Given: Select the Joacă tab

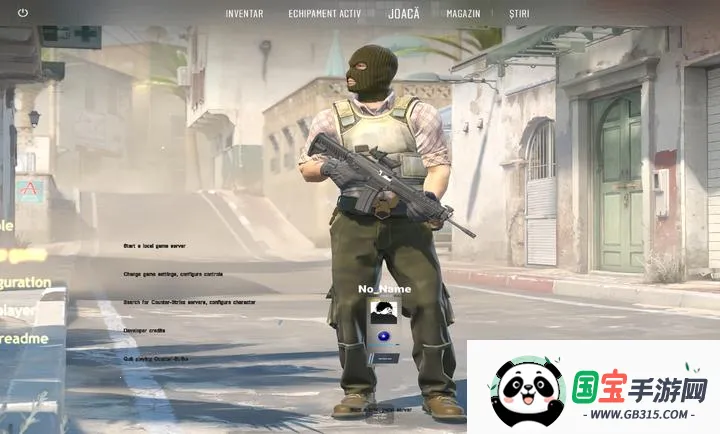Looking at the screenshot, I should click(404, 14).
